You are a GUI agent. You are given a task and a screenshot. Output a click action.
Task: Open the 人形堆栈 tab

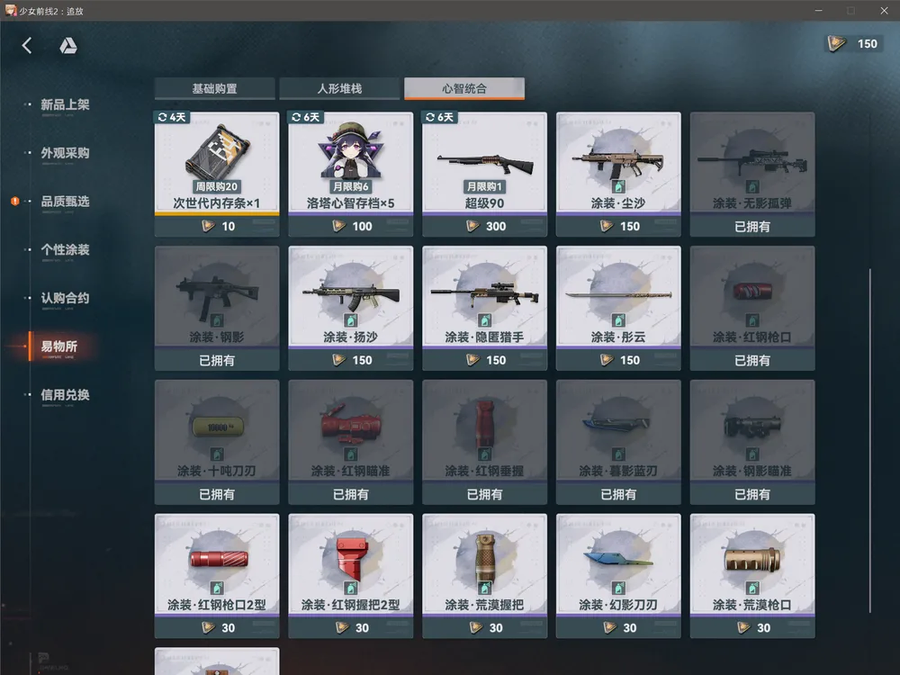(x=339, y=89)
